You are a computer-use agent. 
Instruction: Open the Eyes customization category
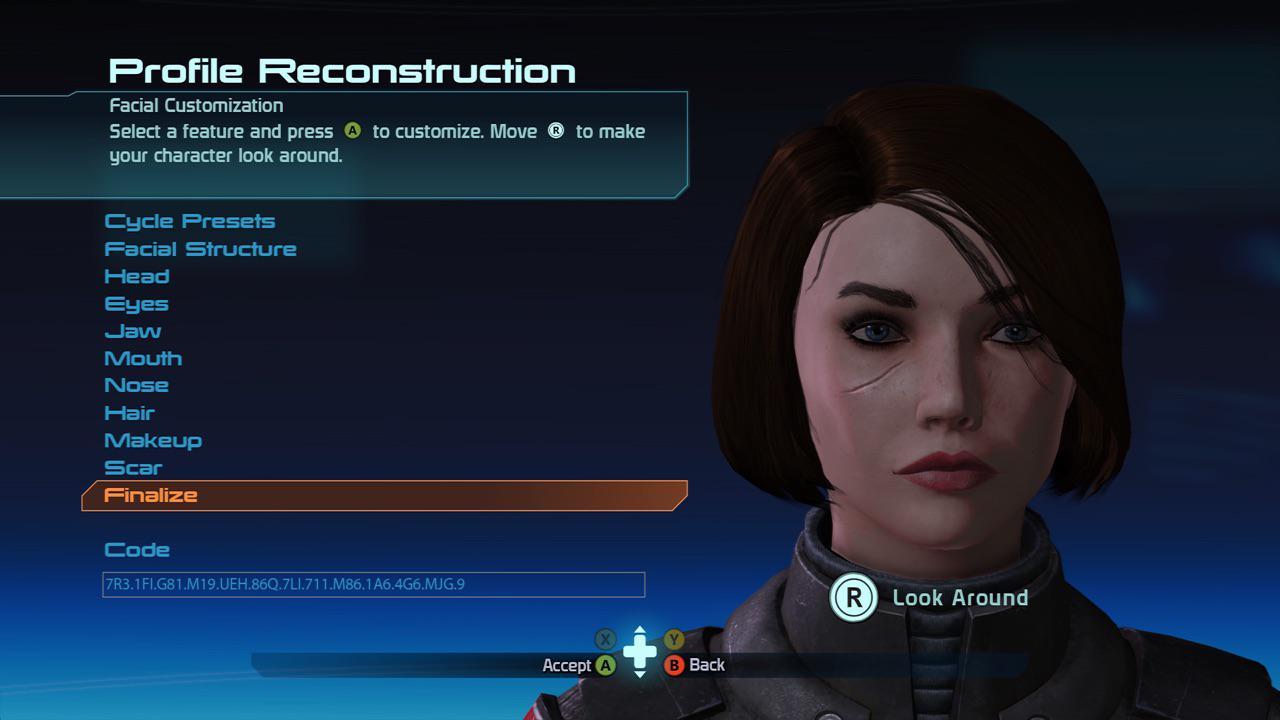coord(136,303)
